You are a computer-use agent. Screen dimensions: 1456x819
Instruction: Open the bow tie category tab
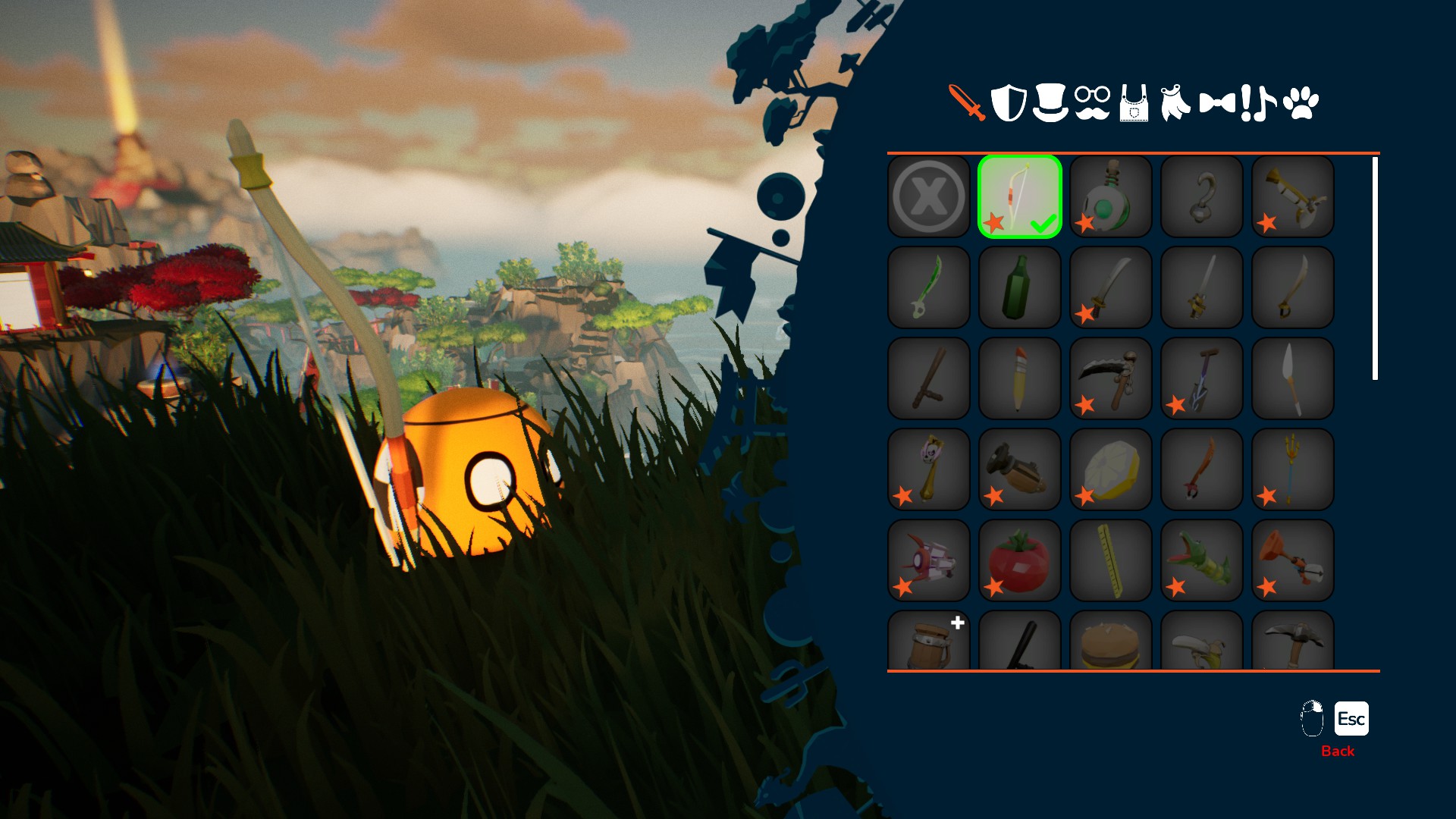[1217, 103]
